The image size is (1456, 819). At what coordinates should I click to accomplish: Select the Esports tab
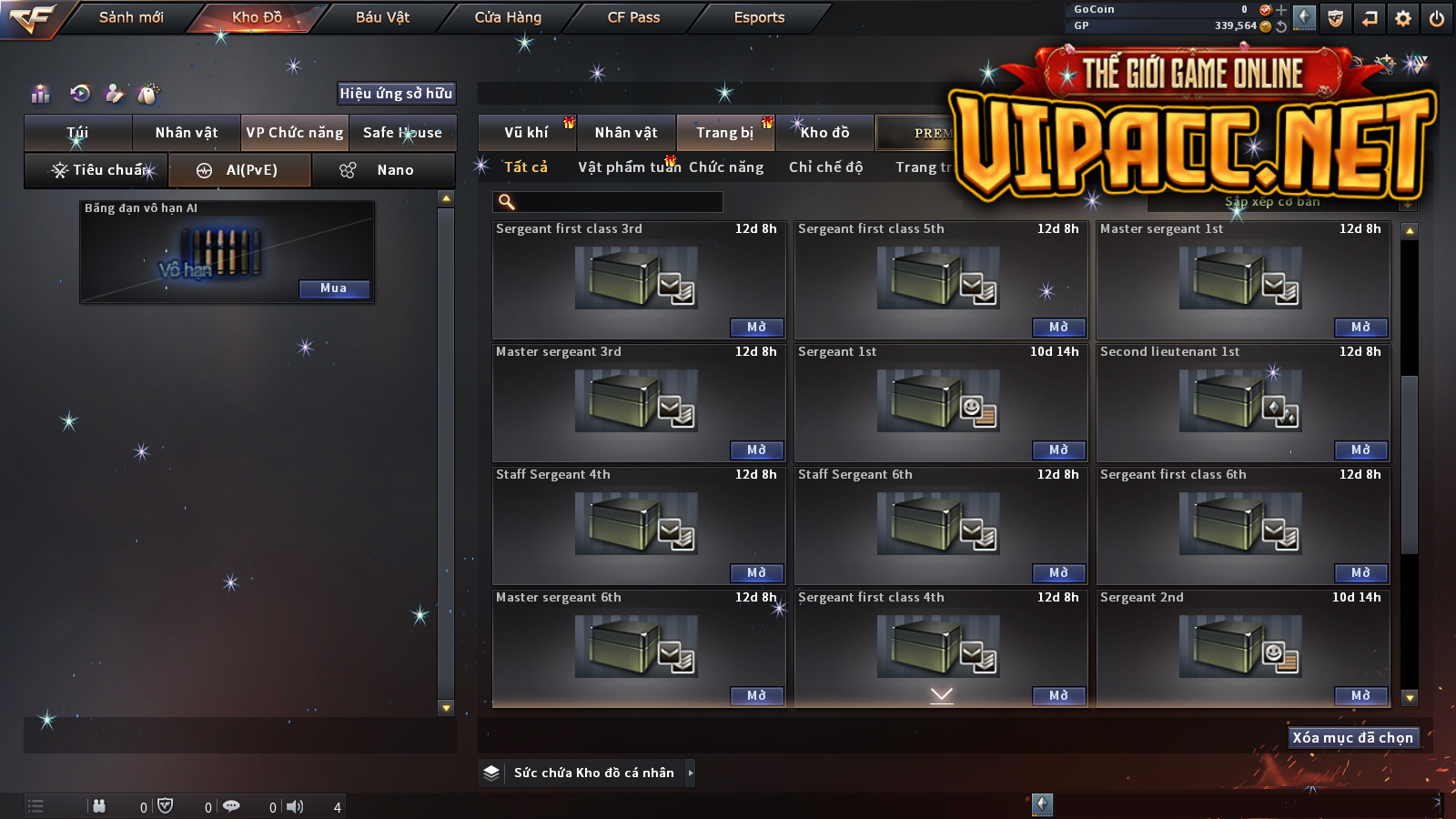(759, 17)
